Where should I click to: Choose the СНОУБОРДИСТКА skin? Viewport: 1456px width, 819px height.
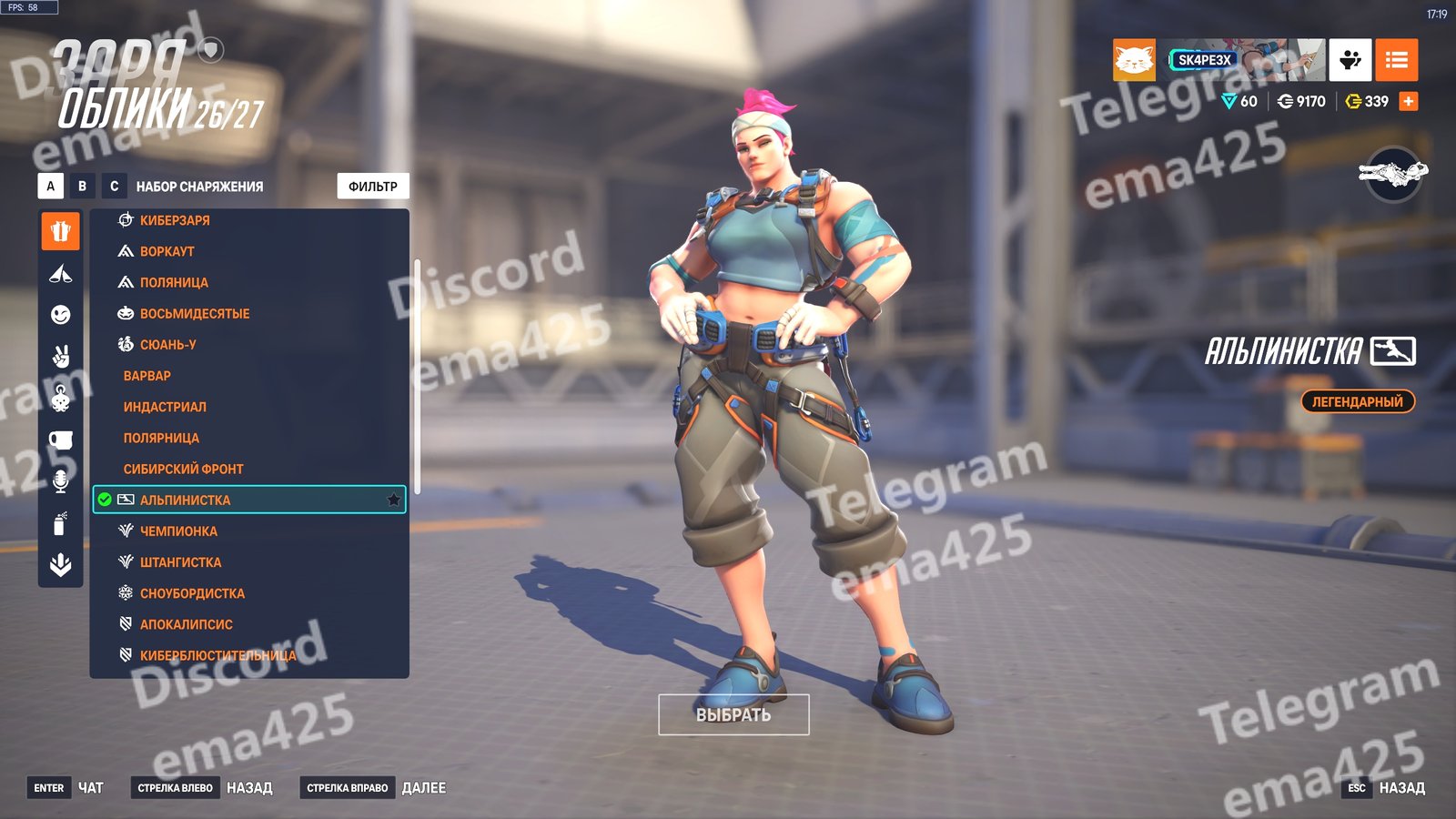coord(192,593)
